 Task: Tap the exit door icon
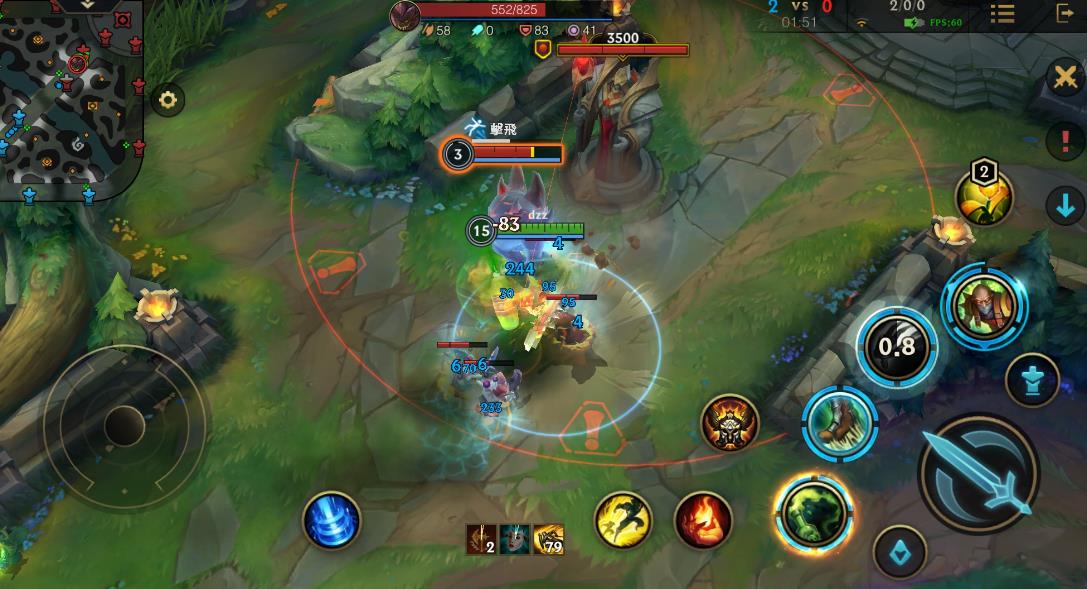click(1064, 14)
